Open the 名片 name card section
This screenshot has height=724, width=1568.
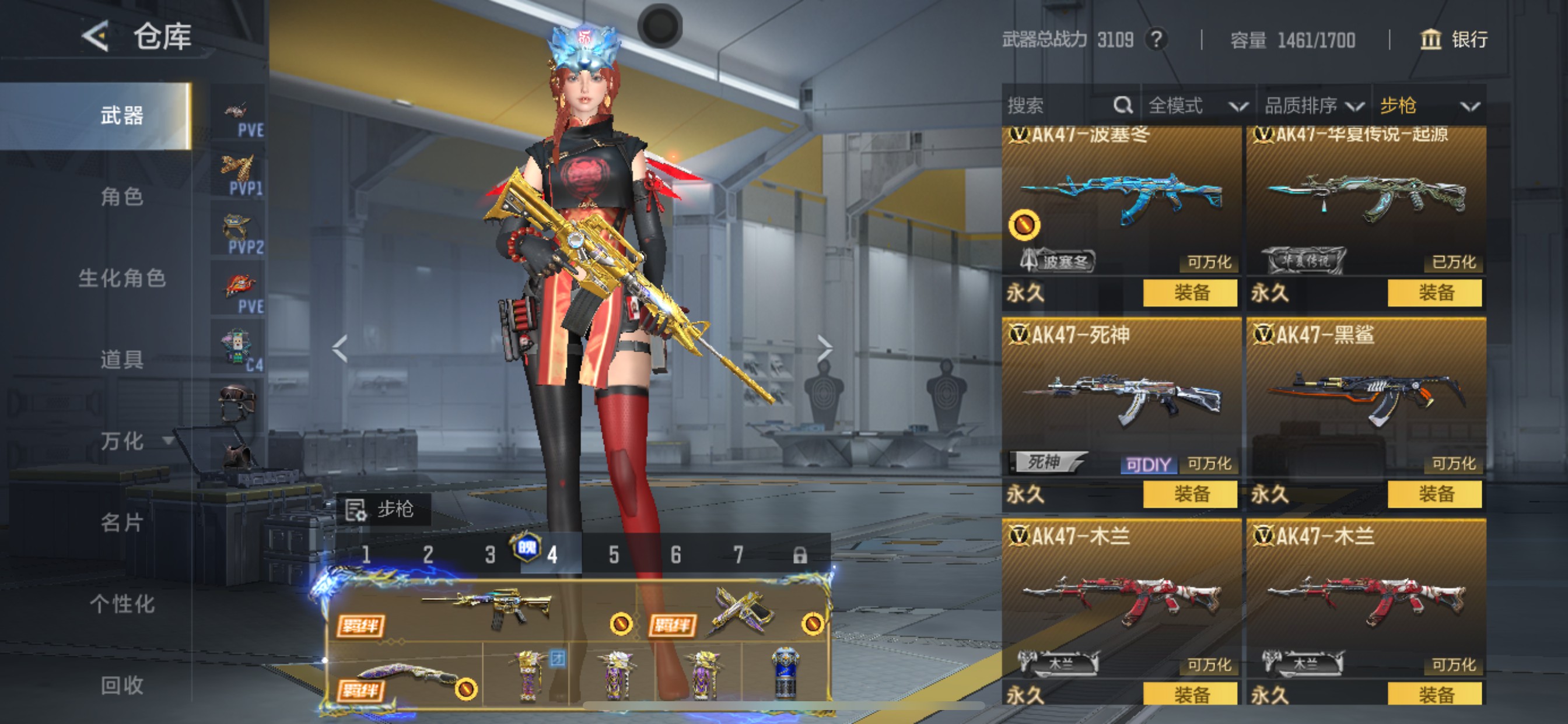pos(122,522)
